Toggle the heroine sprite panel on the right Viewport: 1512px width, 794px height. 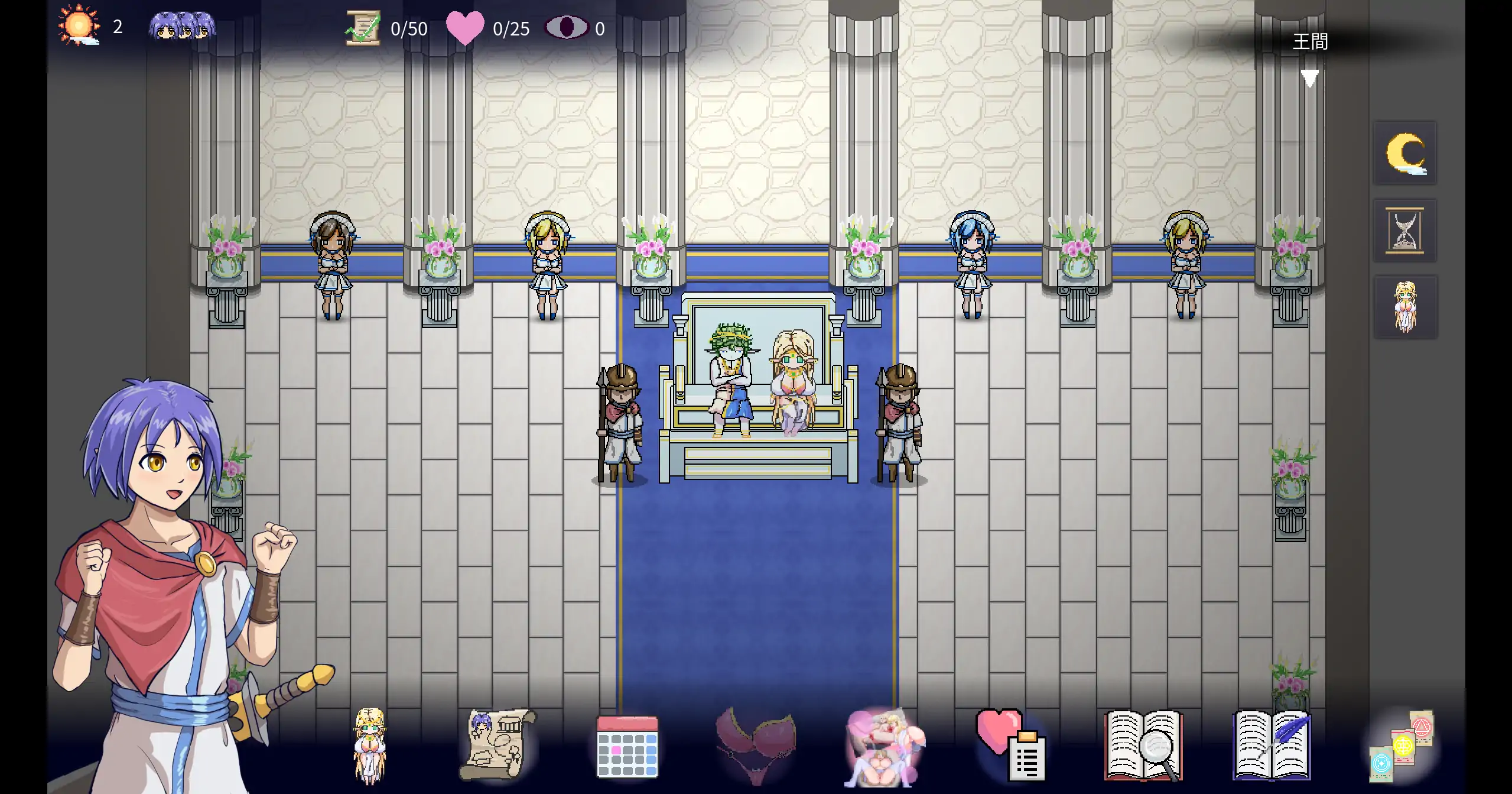(x=1404, y=306)
